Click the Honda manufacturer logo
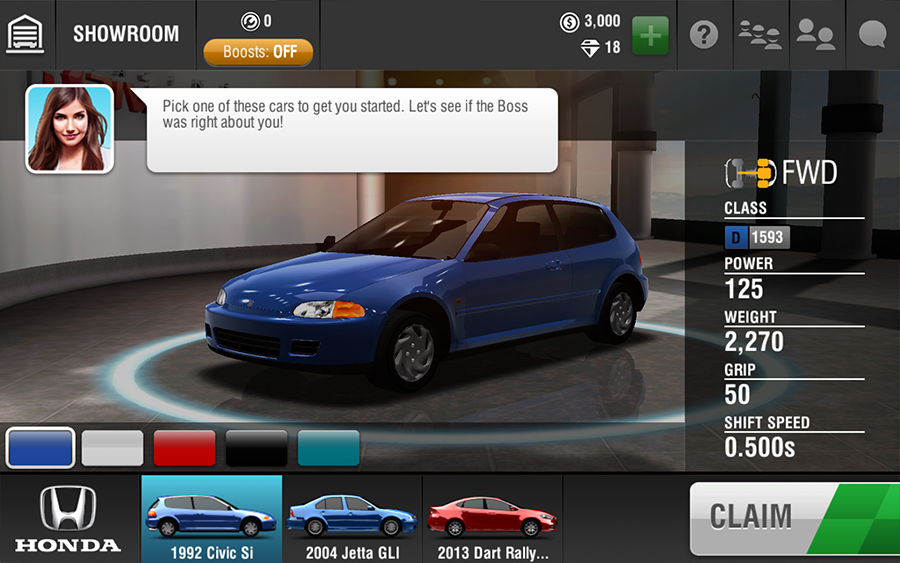 [x=68, y=519]
